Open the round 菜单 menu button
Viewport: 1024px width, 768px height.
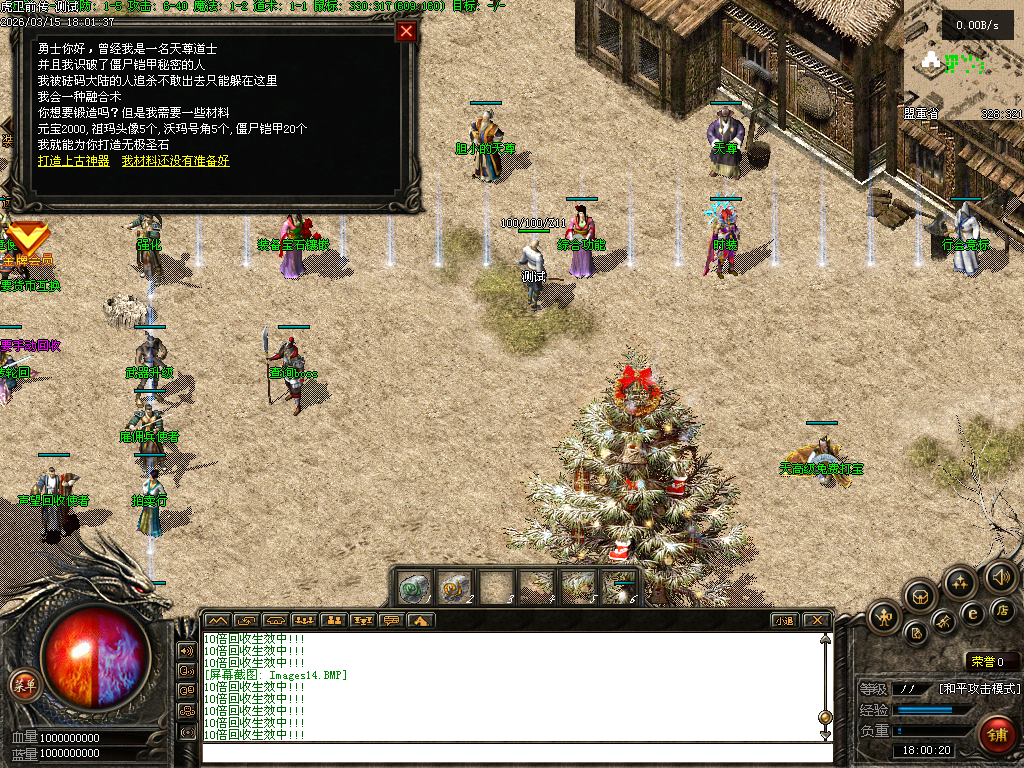click(23, 685)
